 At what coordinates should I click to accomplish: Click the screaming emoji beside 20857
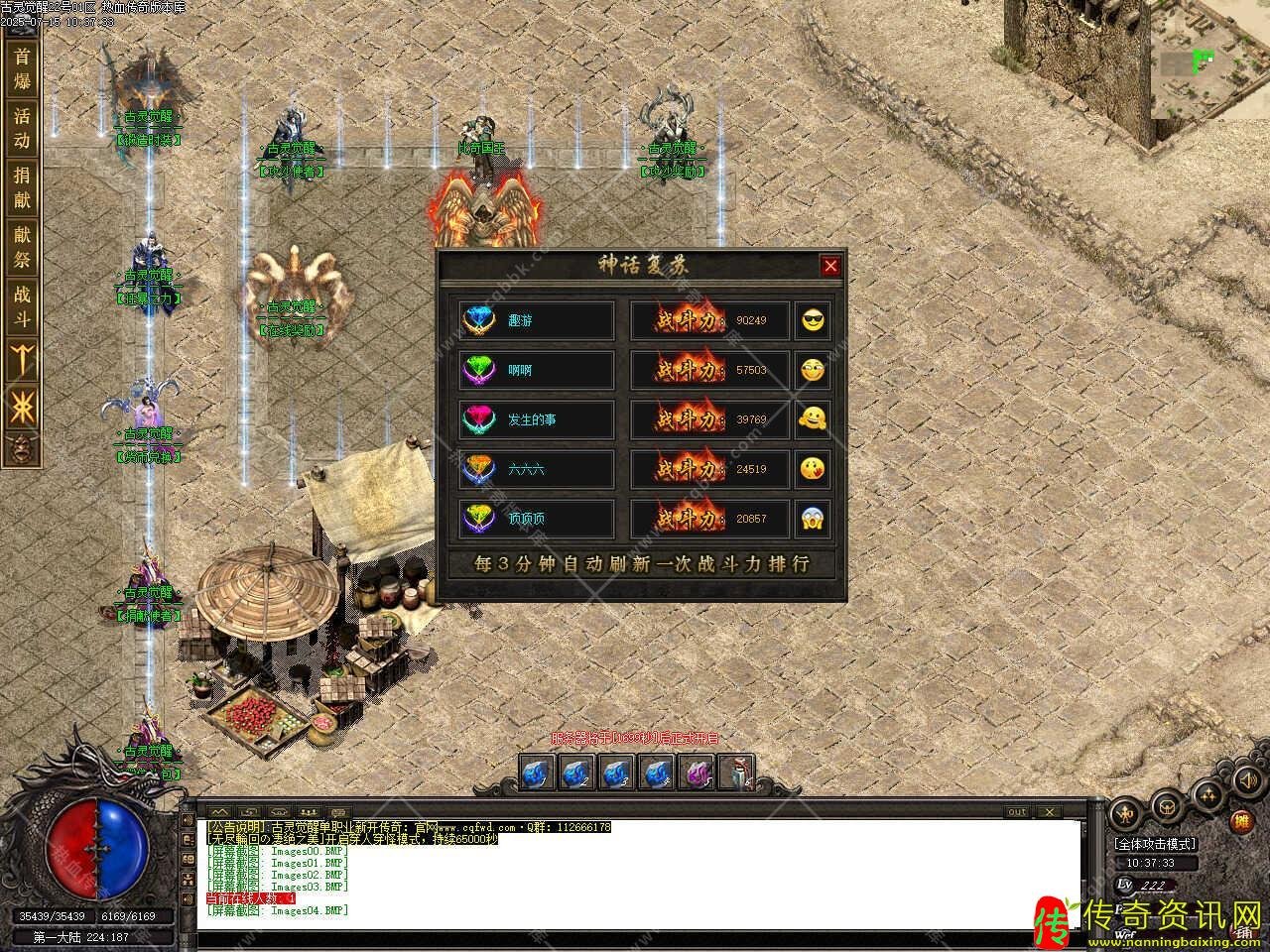point(814,519)
